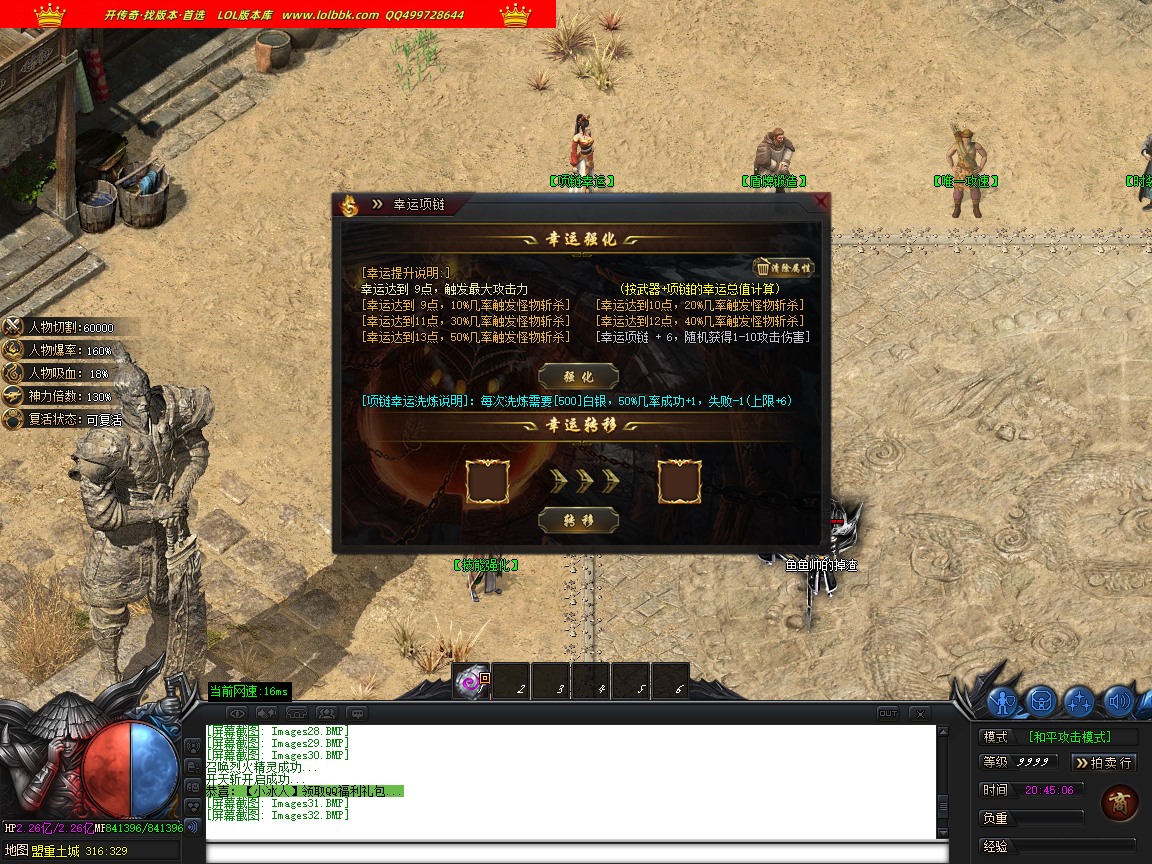Close the 幸运项链 lucky necklace window
Image resolution: width=1152 pixels, height=864 pixels.
pos(821,202)
